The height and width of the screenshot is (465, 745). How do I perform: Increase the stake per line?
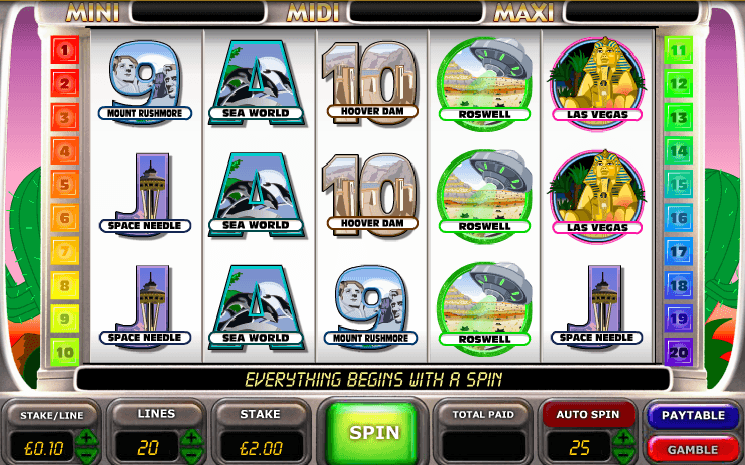point(88,437)
